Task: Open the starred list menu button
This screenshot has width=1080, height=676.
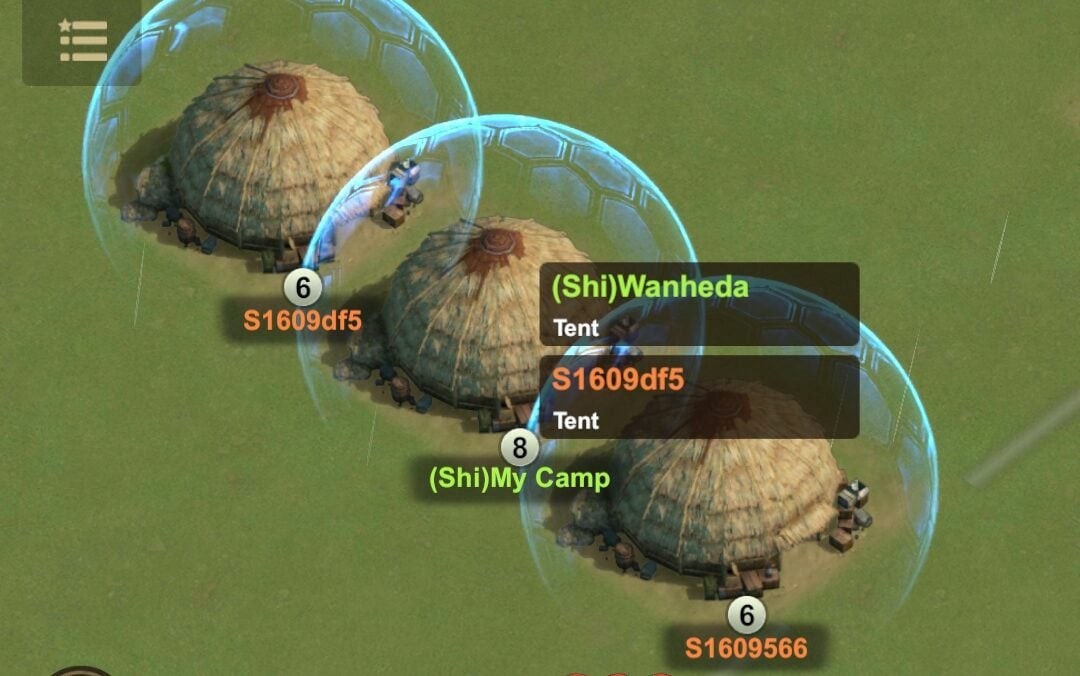Action: coord(82,41)
